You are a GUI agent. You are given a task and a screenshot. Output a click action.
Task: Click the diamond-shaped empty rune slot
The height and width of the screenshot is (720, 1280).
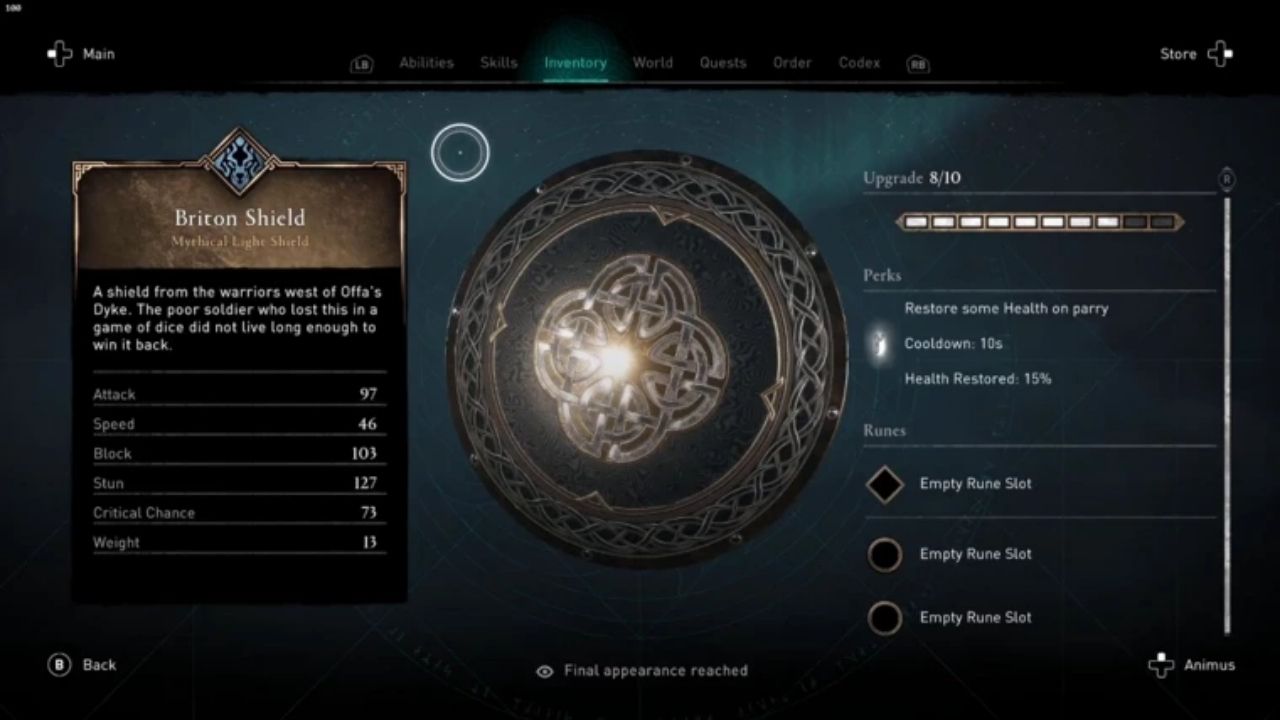884,484
